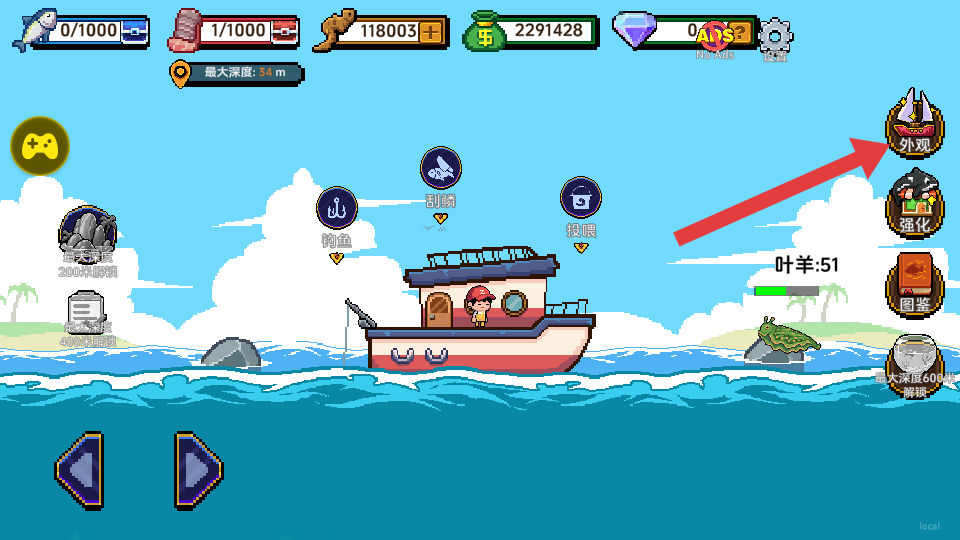Open the 强化 upgrade menu
Image resolution: width=960 pixels, height=540 pixels.
tap(914, 206)
